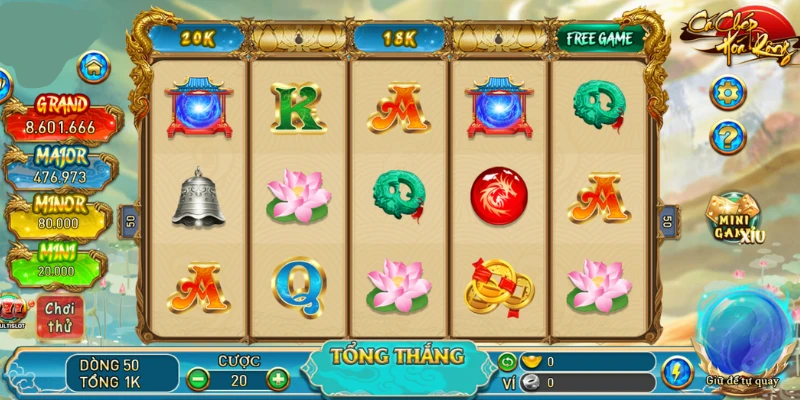Increase the bet with the plus button
This screenshot has height=400, width=800.
coord(277,379)
